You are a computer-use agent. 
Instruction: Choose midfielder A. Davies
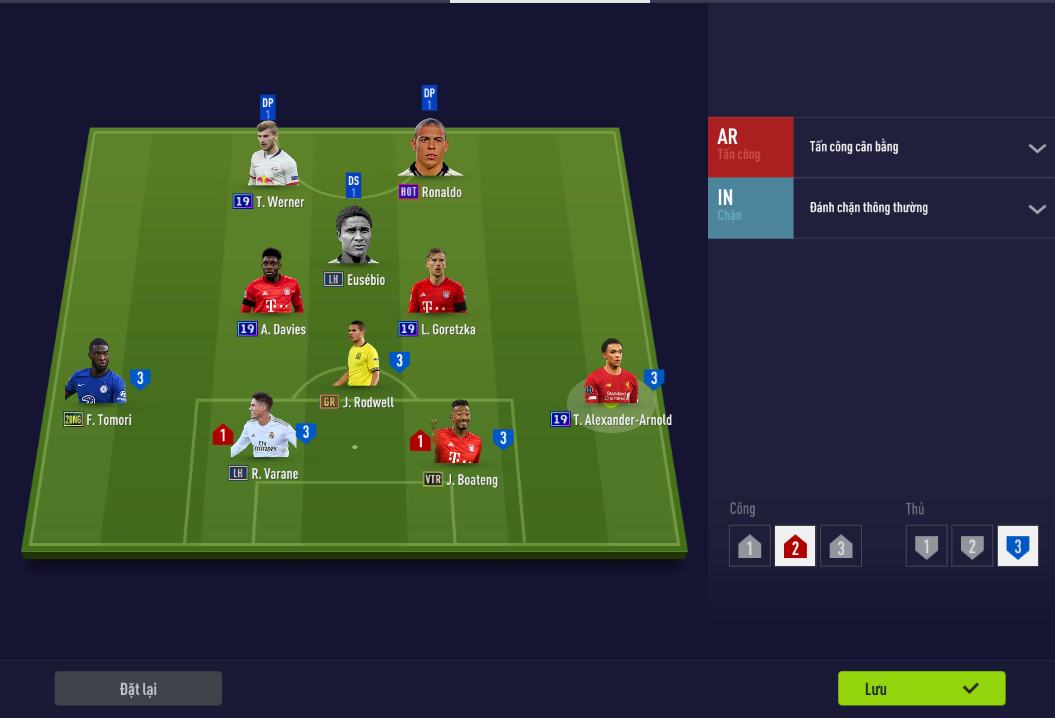pos(272,284)
